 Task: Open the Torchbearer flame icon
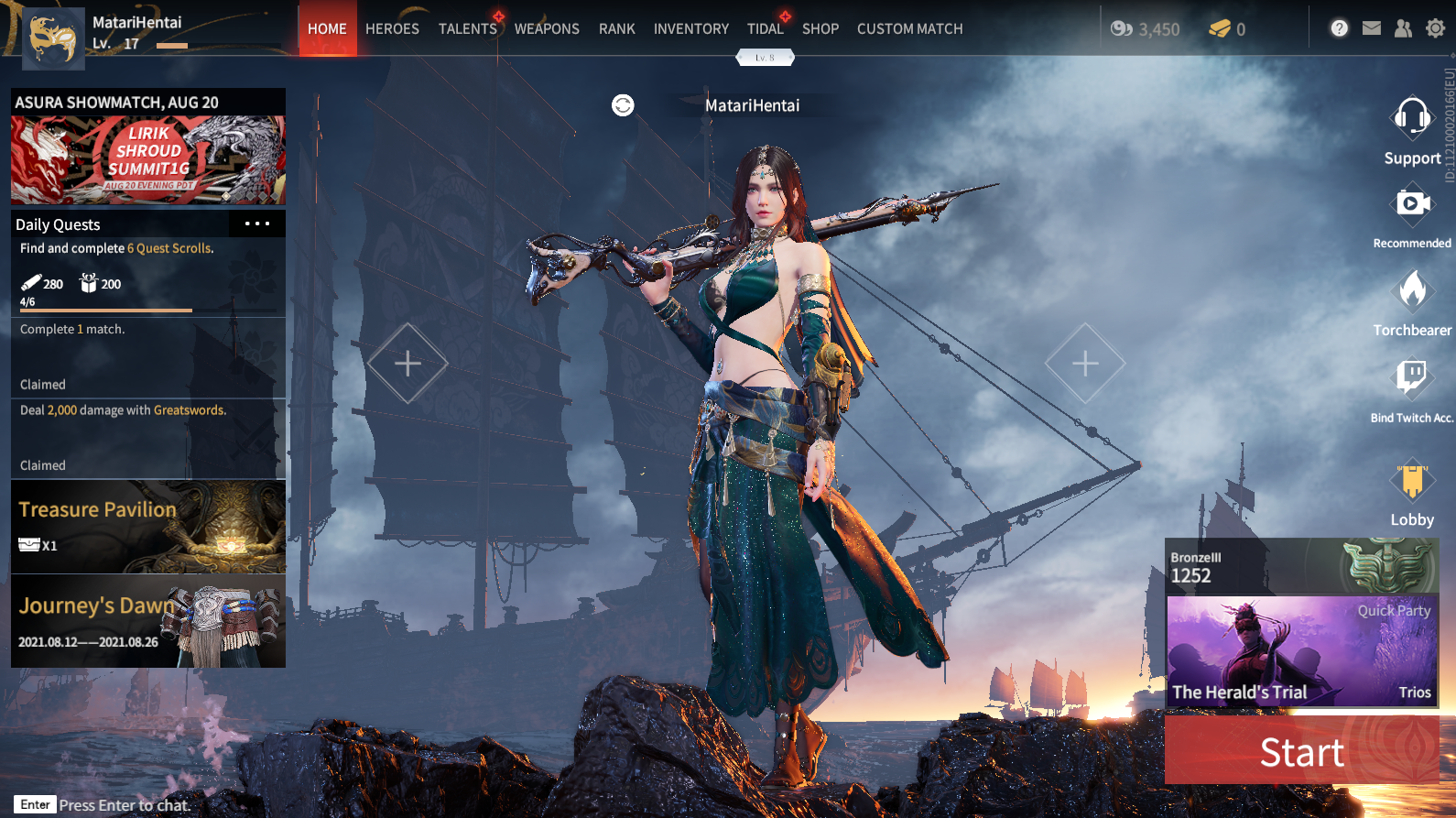tap(1412, 291)
